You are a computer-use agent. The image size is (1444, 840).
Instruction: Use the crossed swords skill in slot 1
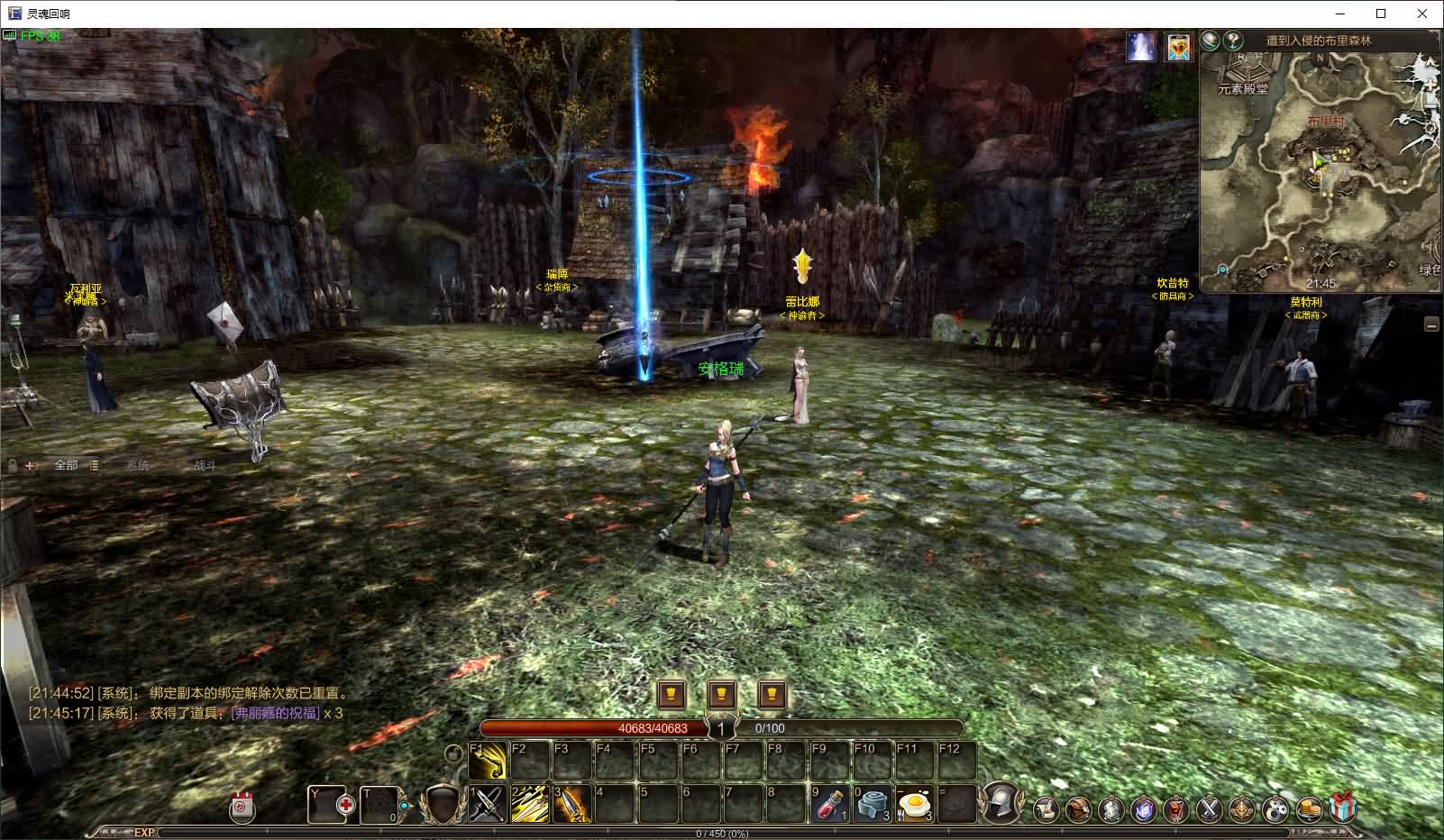click(x=488, y=804)
